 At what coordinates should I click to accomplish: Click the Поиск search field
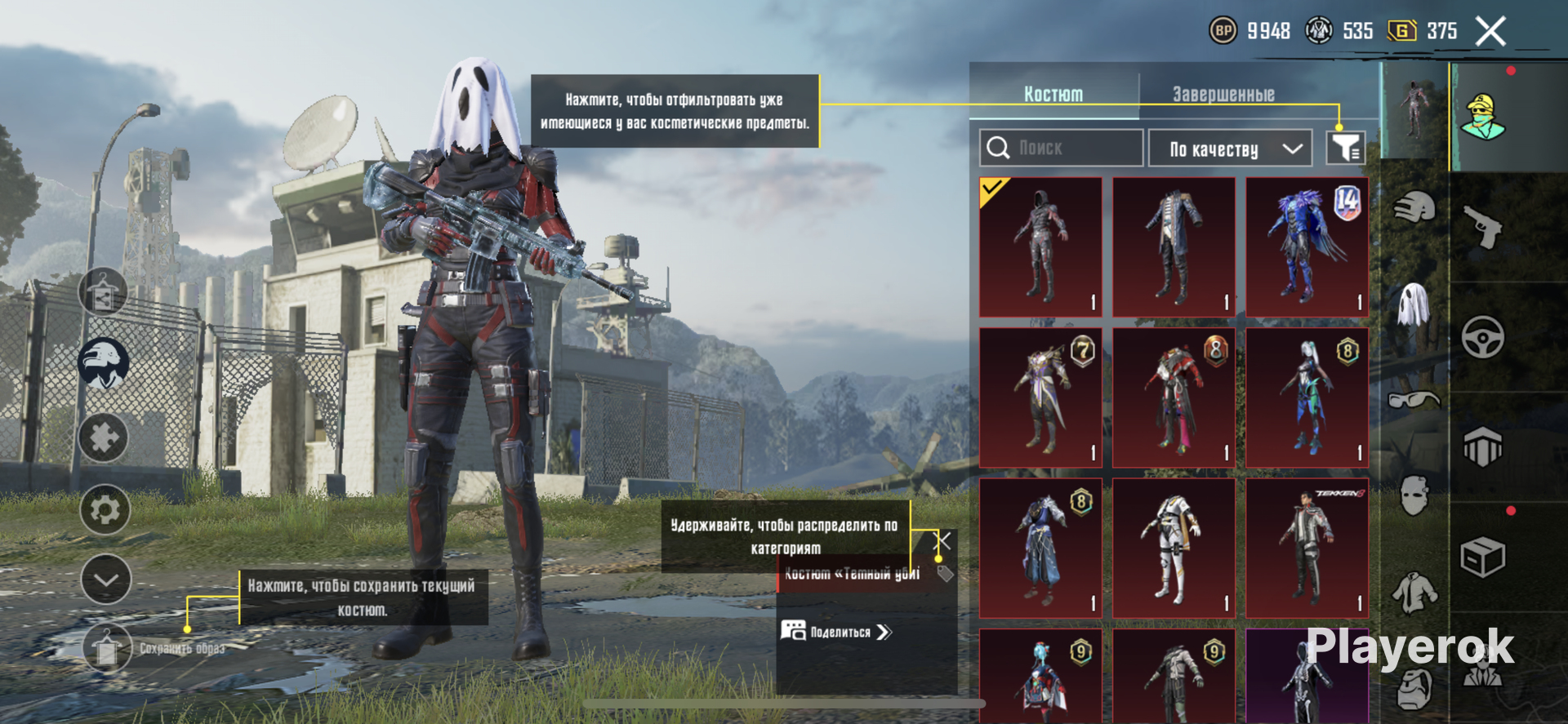pyautogui.click(x=1062, y=149)
